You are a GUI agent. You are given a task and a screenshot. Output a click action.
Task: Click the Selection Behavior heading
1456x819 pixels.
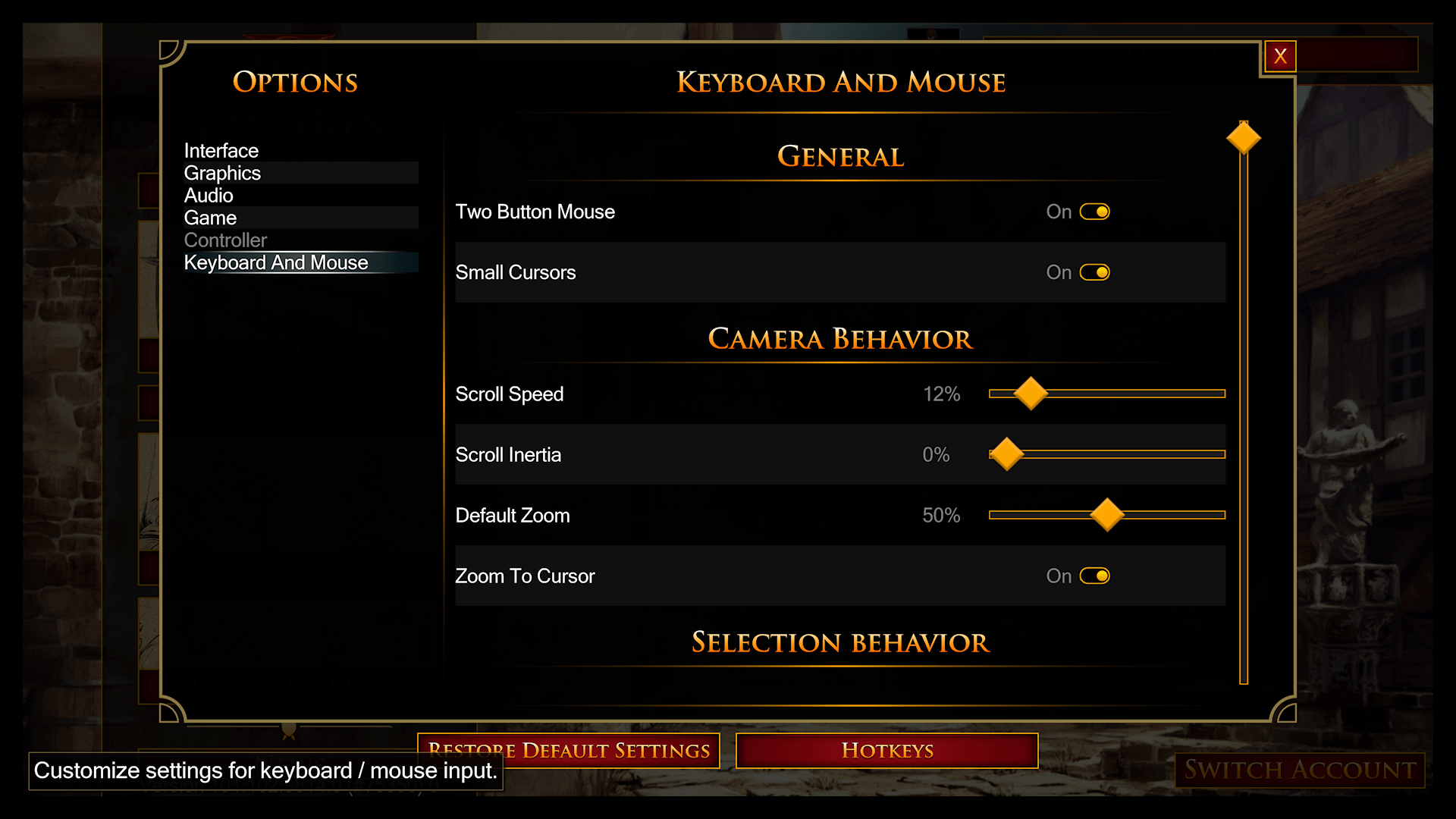pos(840,642)
